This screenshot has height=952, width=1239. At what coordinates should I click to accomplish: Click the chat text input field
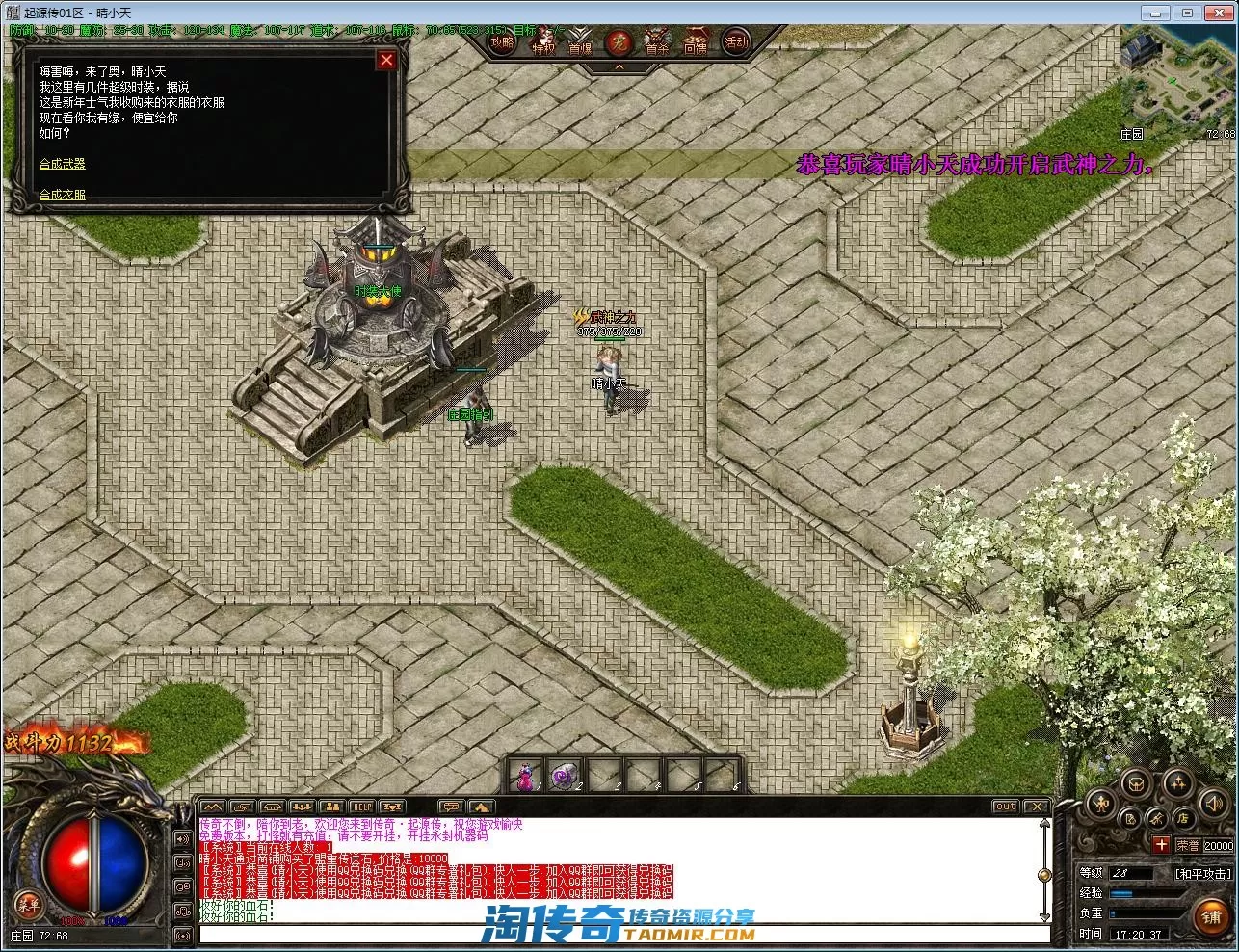click(x=622, y=934)
